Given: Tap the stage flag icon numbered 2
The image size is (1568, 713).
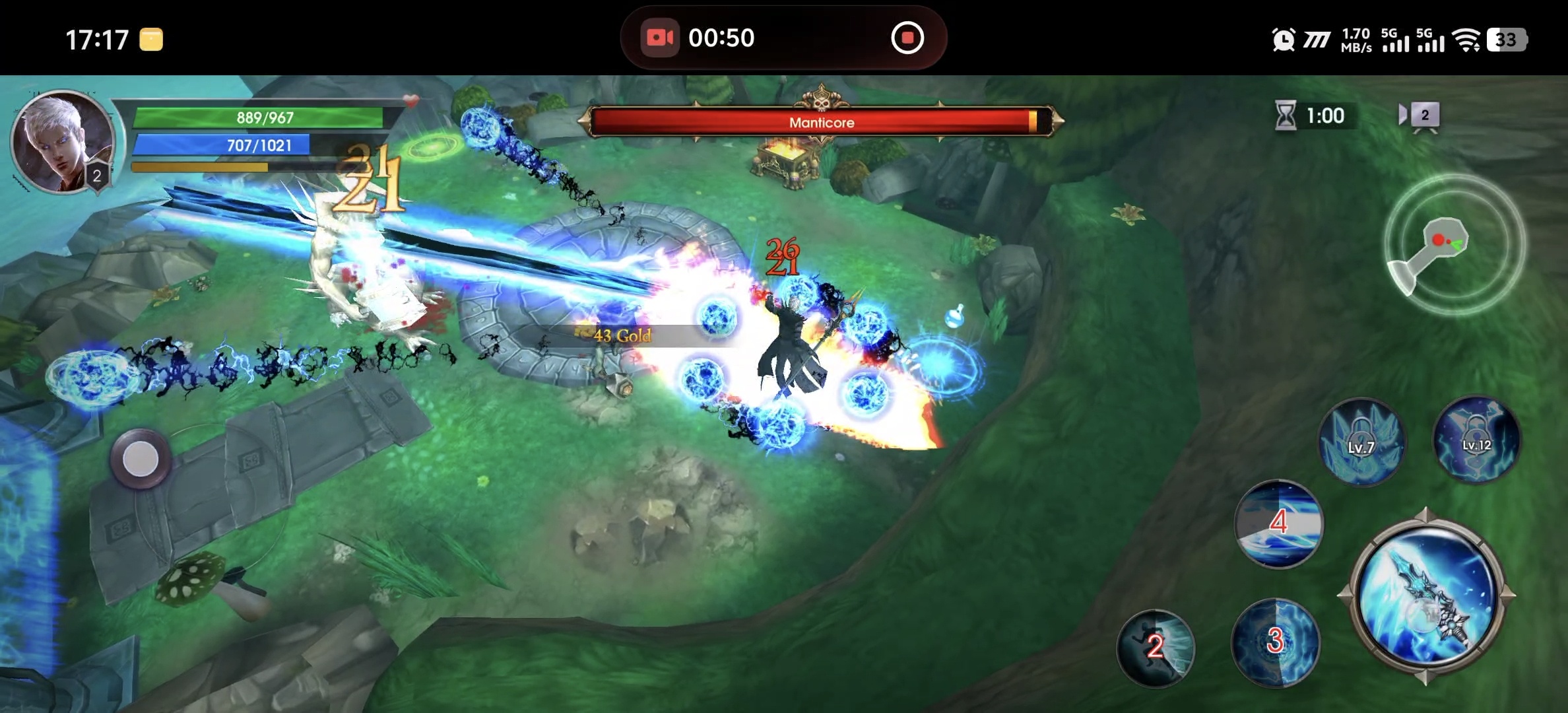Looking at the screenshot, I should pyautogui.click(x=1421, y=116).
